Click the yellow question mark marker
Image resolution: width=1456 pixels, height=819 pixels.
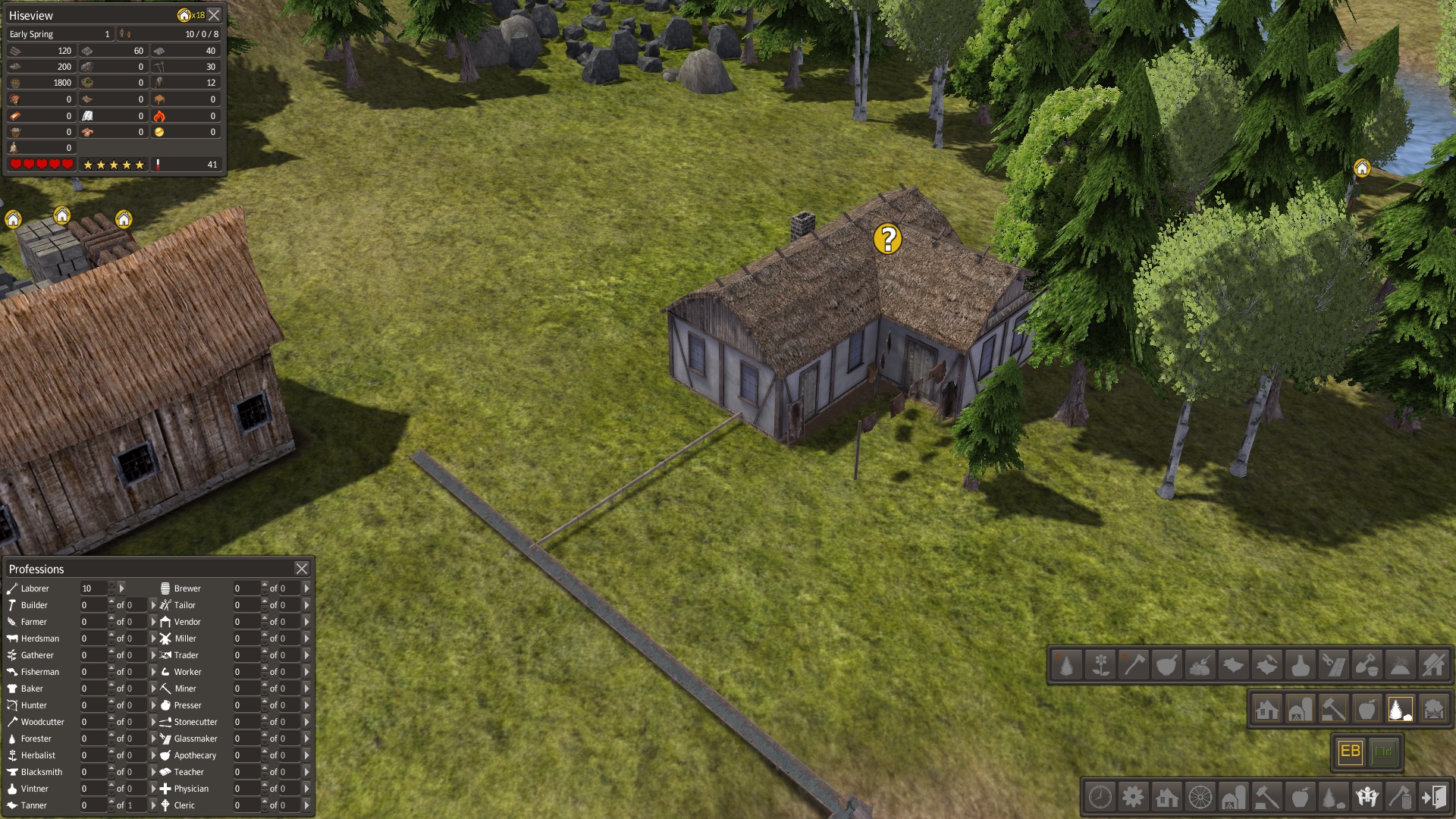(x=887, y=239)
